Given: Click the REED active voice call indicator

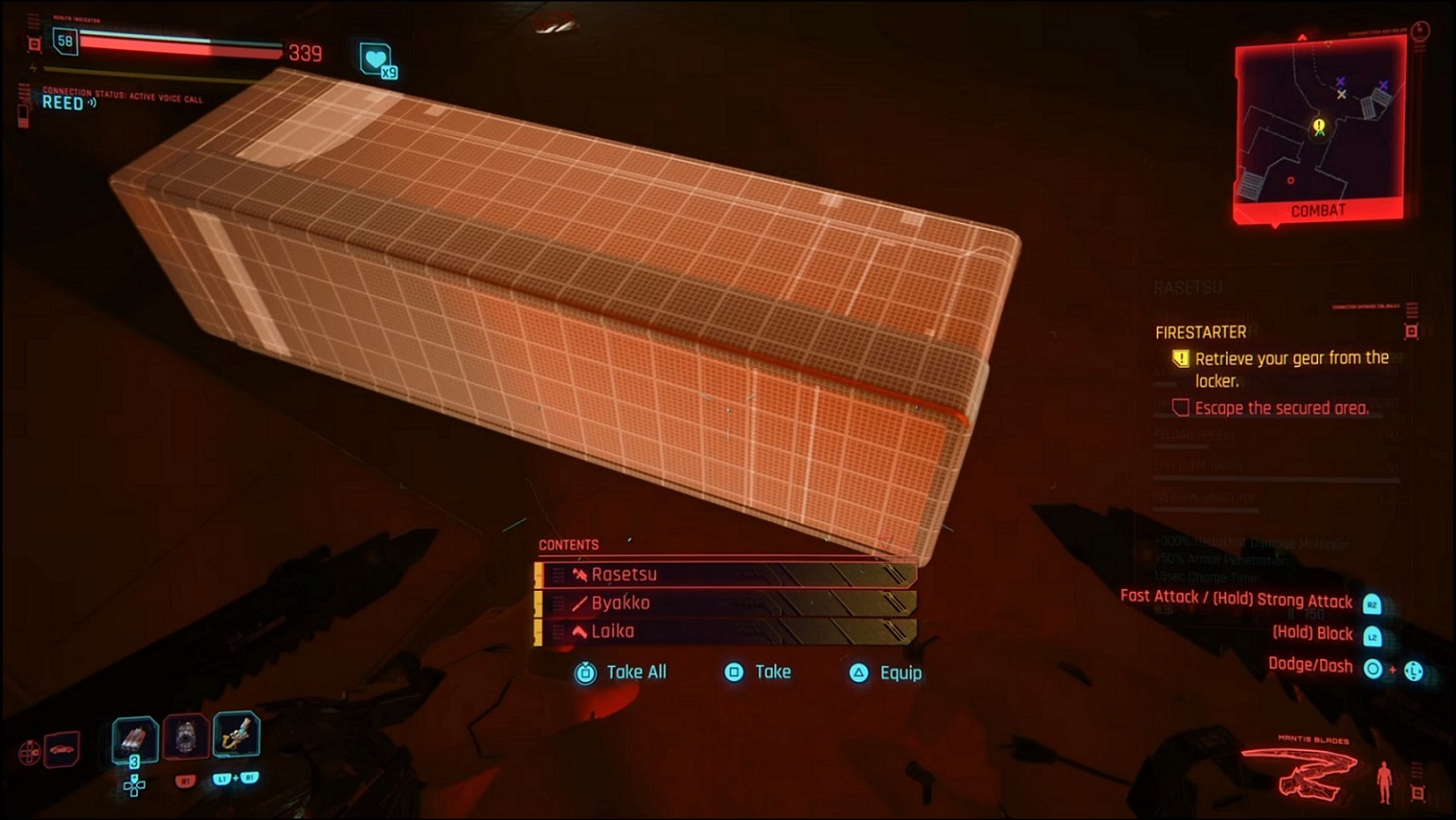Looking at the screenshot, I should pos(65,104).
